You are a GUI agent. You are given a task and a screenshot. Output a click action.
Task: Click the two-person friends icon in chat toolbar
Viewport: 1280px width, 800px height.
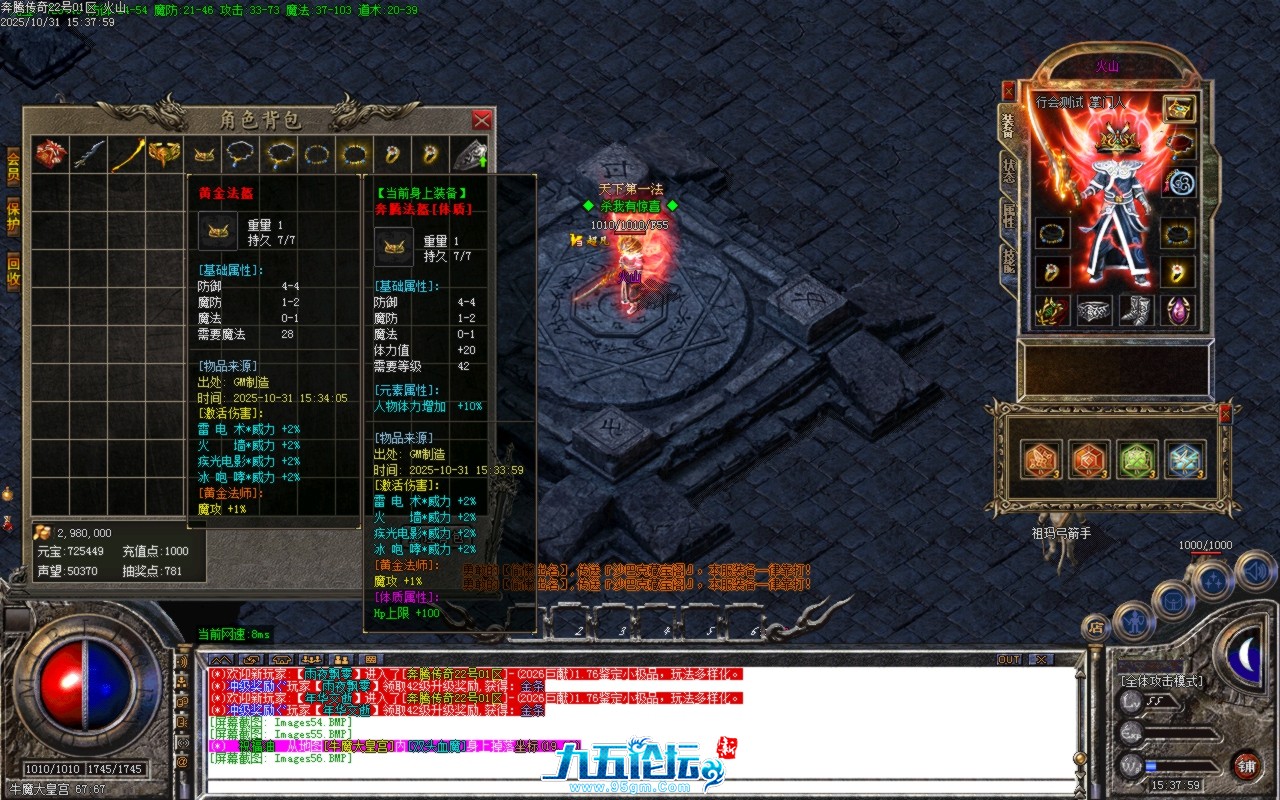tap(341, 660)
